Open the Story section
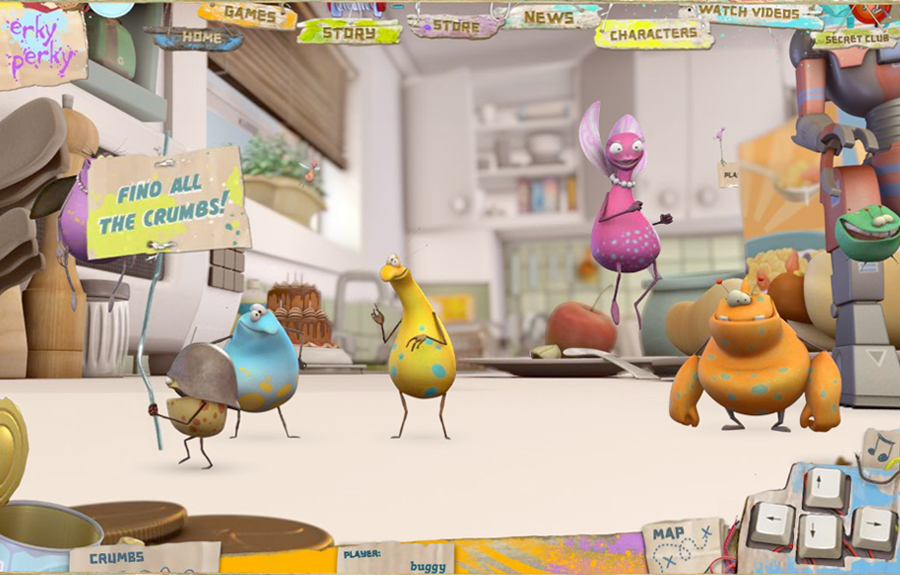Viewport: 900px width, 575px height. (x=349, y=32)
